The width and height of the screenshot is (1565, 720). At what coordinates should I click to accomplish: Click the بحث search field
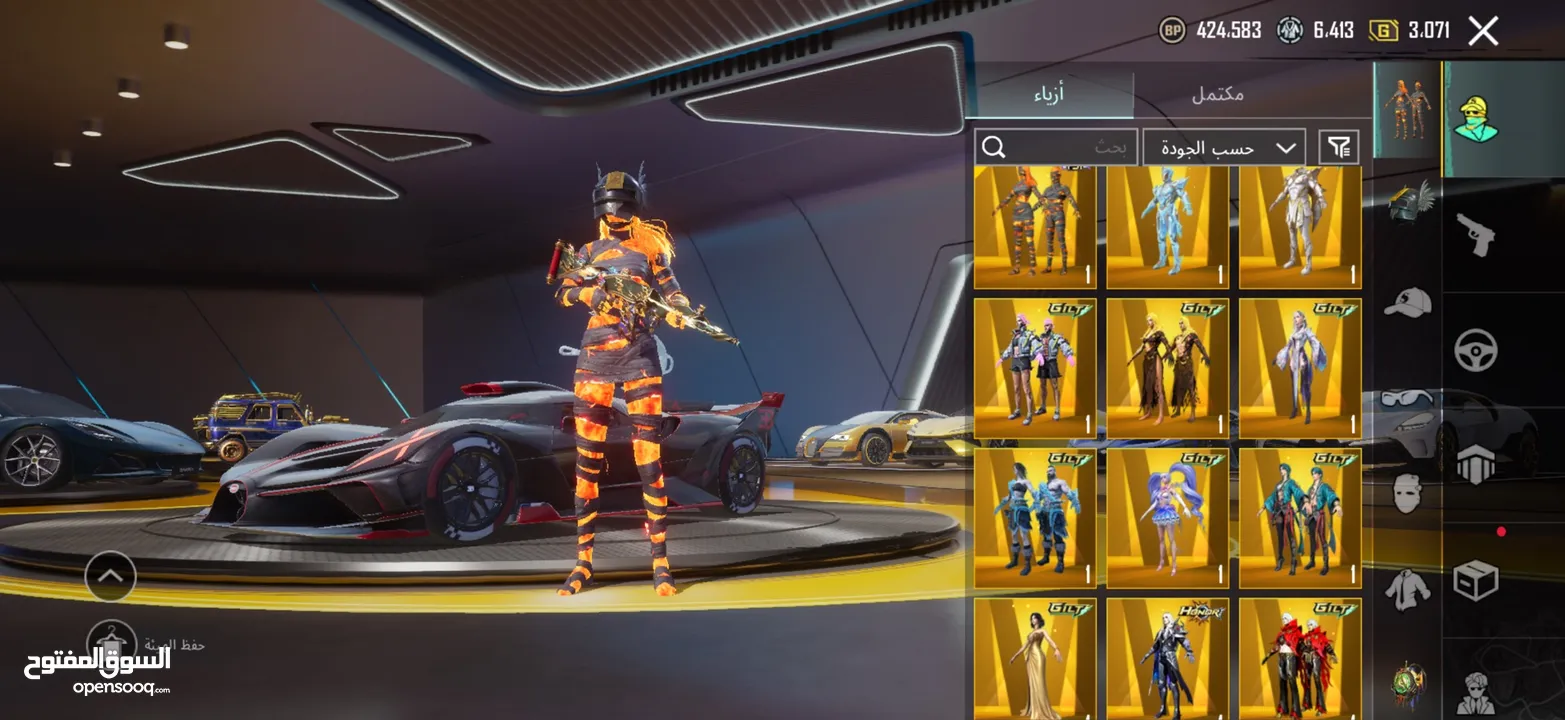pyautogui.click(x=1056, y=148)
